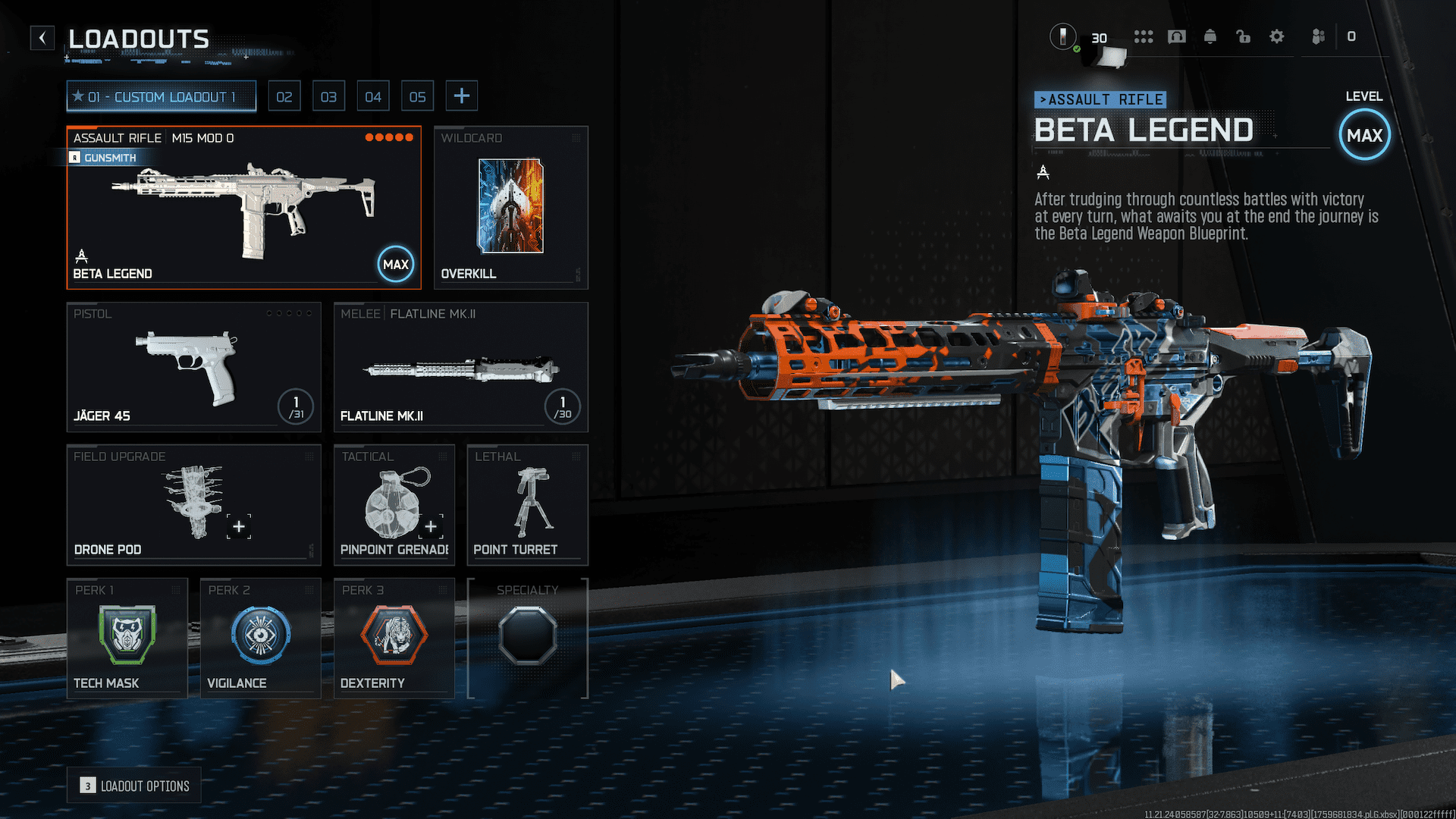
Task: Select the 01 Custom Loadout 1 tab
Action: (x=162, y=96)
